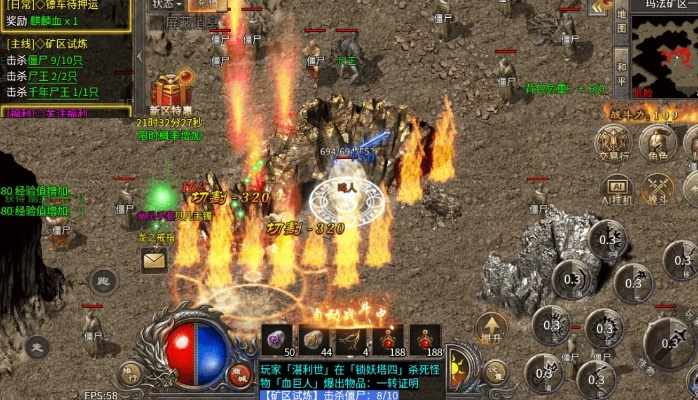Viewport: 698px width, 400px height.
Task: Open the 角色 character sheet
Action: point(657,141)
